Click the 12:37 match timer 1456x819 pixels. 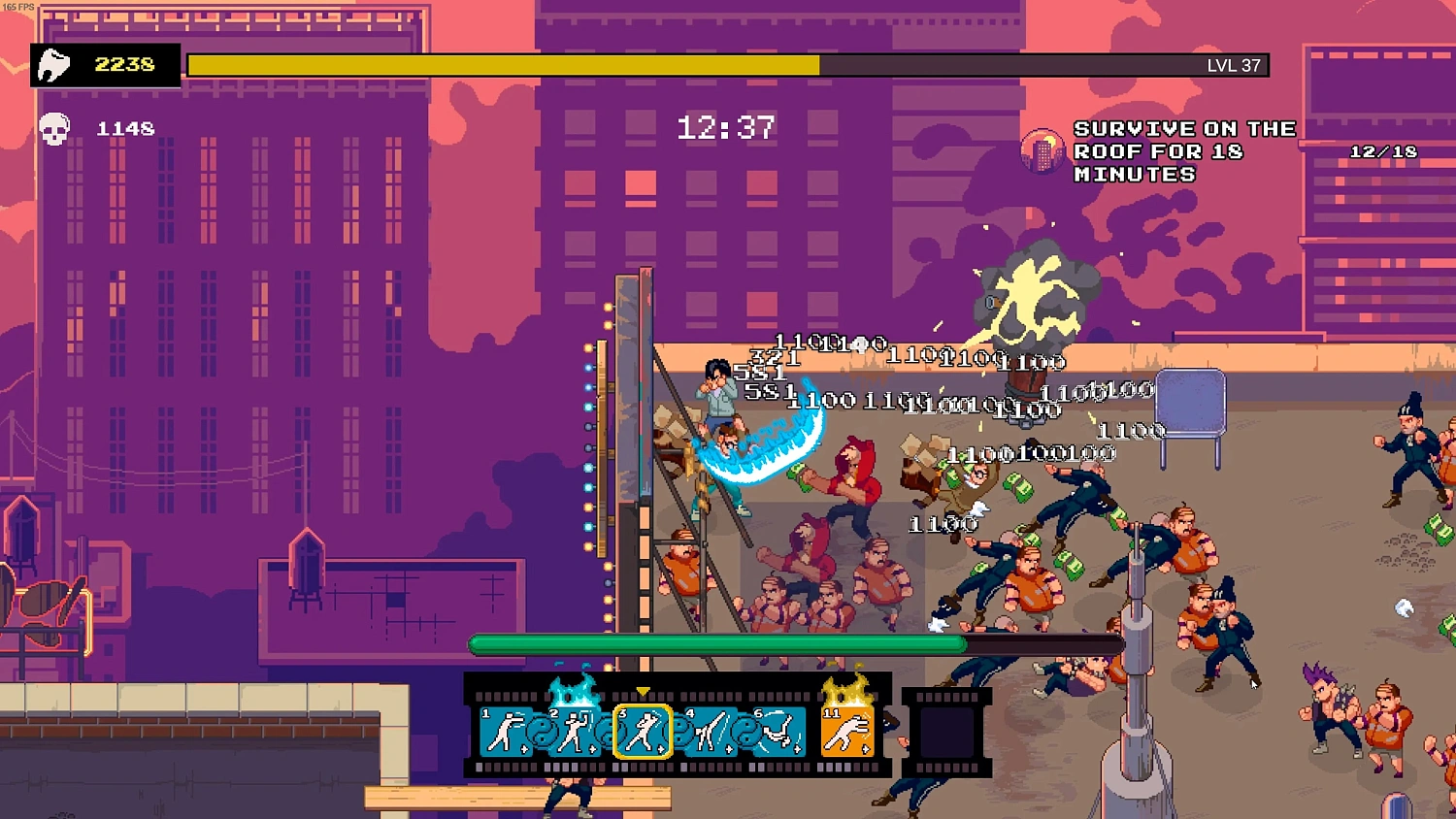pyautogui.click(x=726, y=126)
